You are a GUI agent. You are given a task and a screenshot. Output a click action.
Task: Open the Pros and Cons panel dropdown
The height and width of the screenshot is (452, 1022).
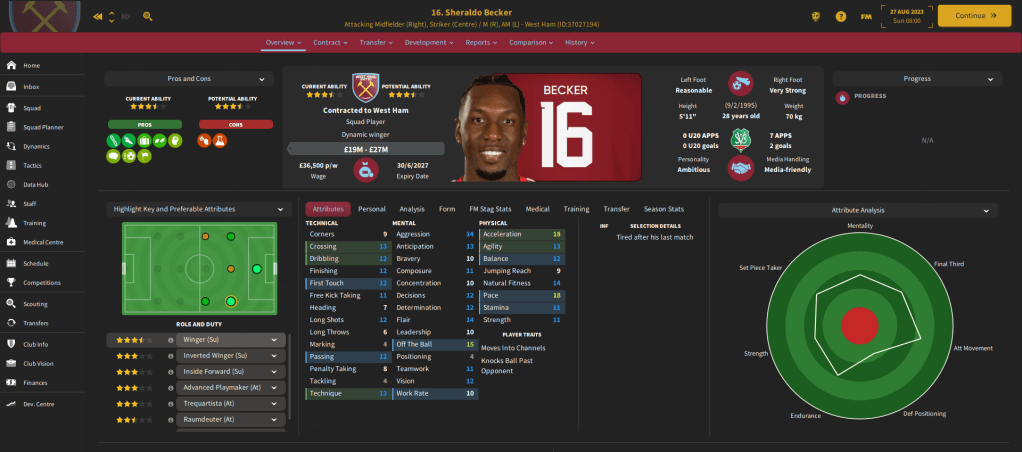pos(189,78)
